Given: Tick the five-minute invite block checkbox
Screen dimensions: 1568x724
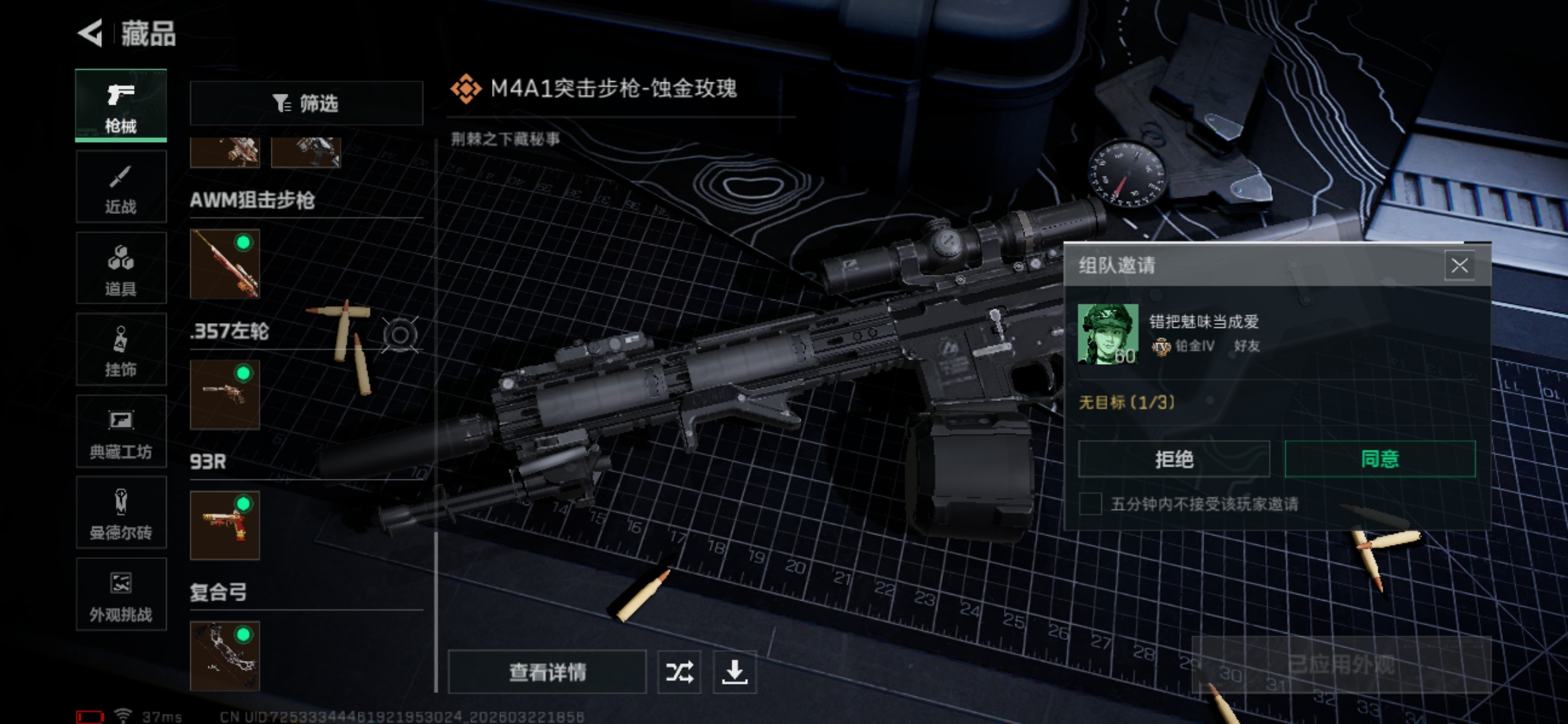Looking at the screenshot, I should pyautogui.click(x=1090, y=503).
